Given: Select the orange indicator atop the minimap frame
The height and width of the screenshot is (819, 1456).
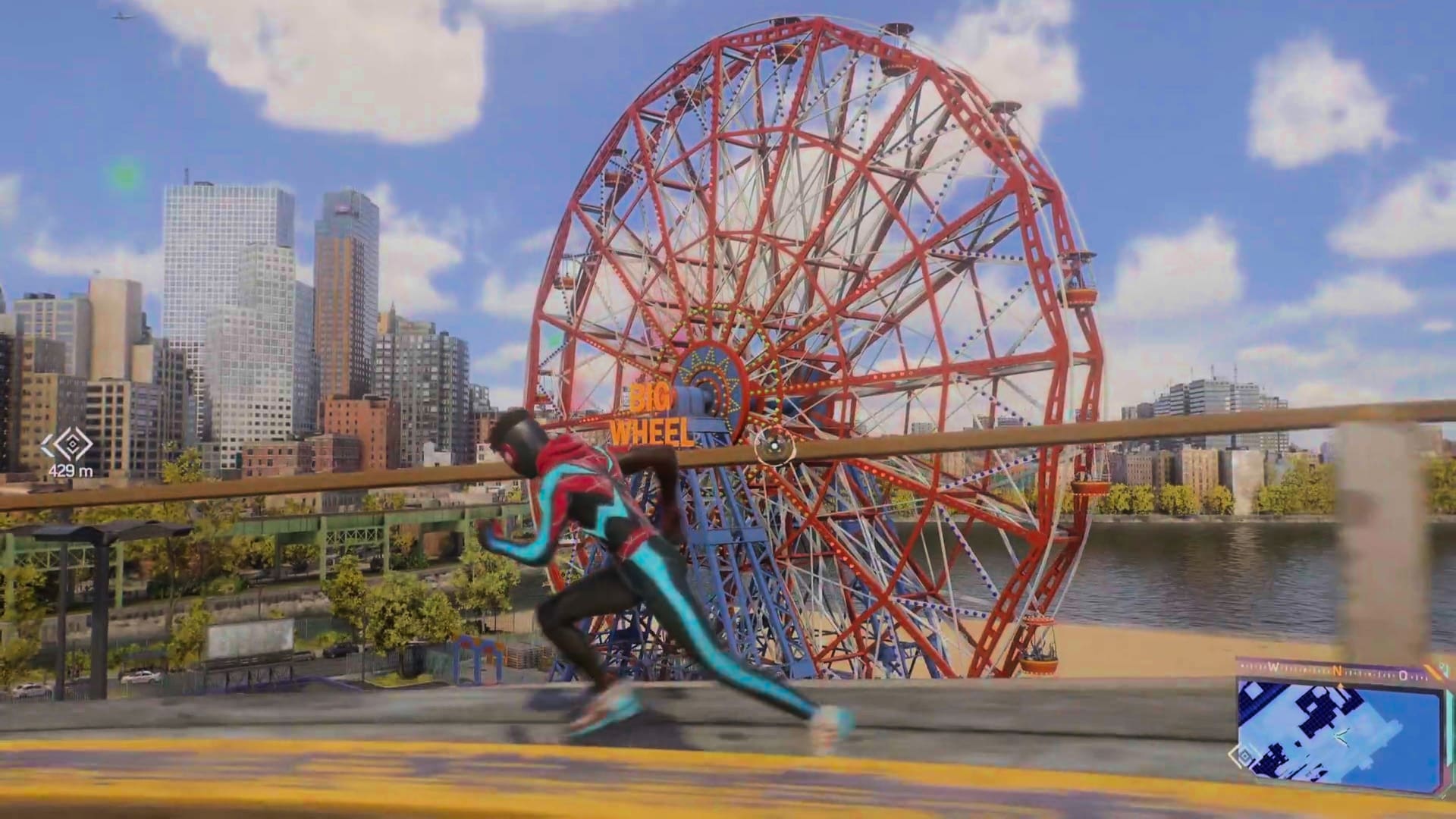Looking at the screenshot, I should pos(1341,685).
